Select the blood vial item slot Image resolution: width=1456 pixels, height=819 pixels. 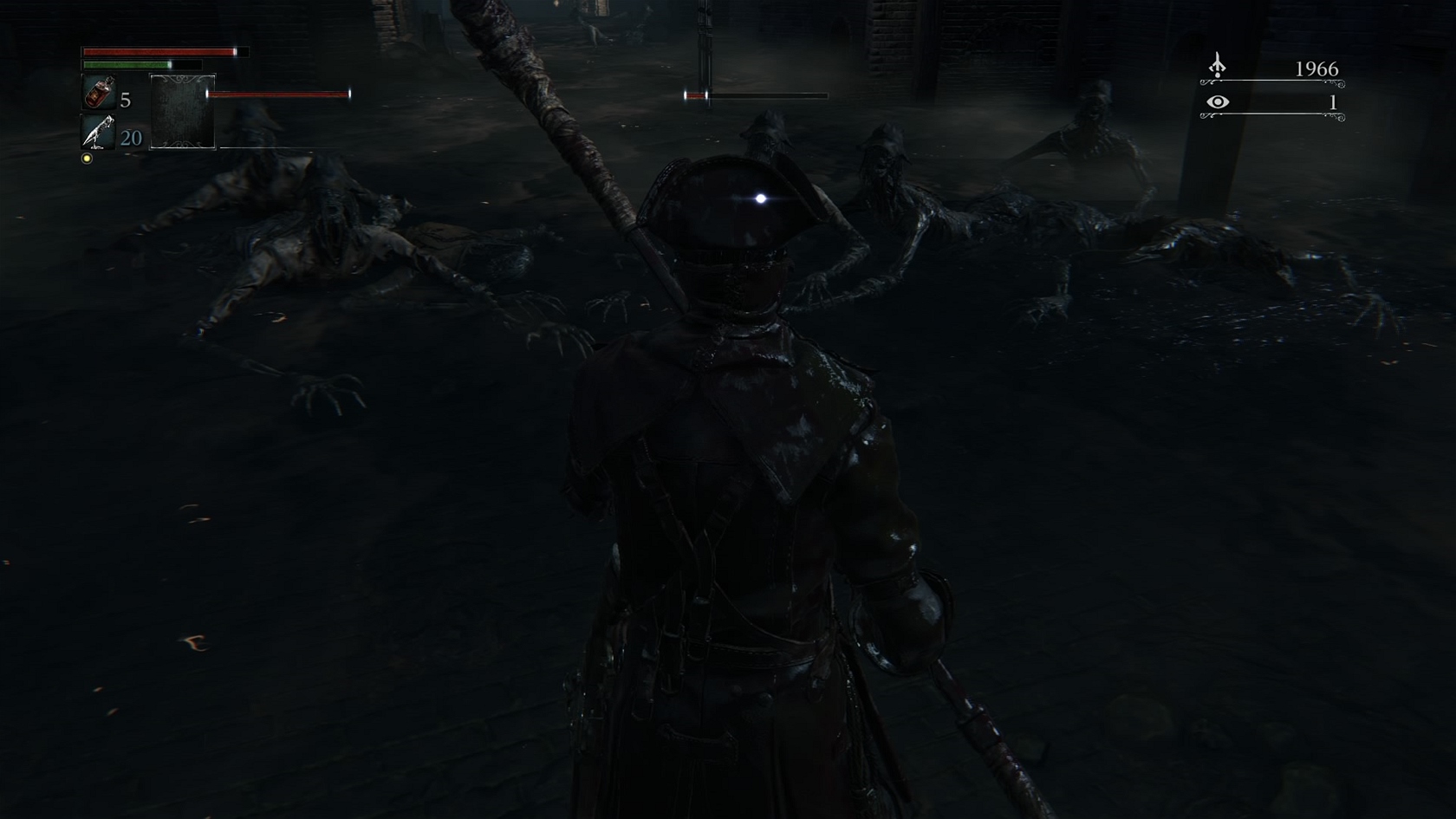(x=99, y=93)
